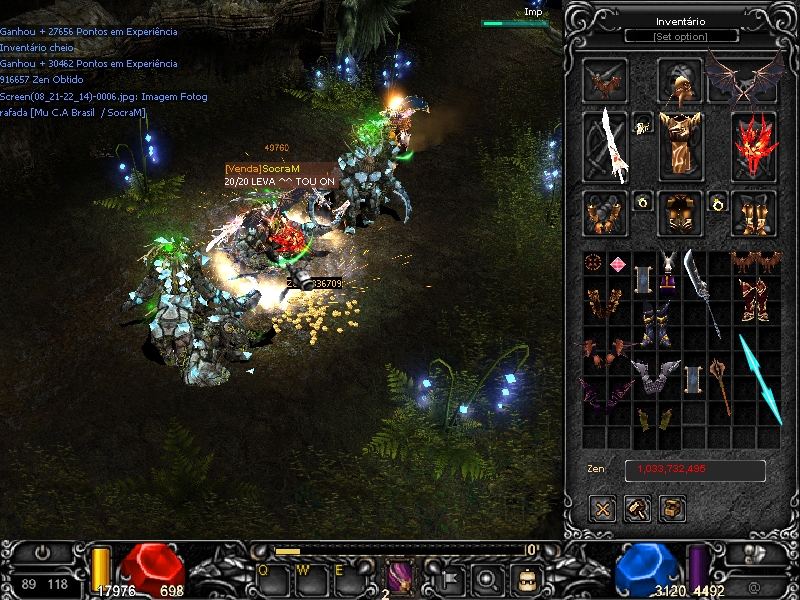Click the magnifier button on bottom bar
Screen dimensions: 800x600
pyautogui.click(x=487, y=578)
